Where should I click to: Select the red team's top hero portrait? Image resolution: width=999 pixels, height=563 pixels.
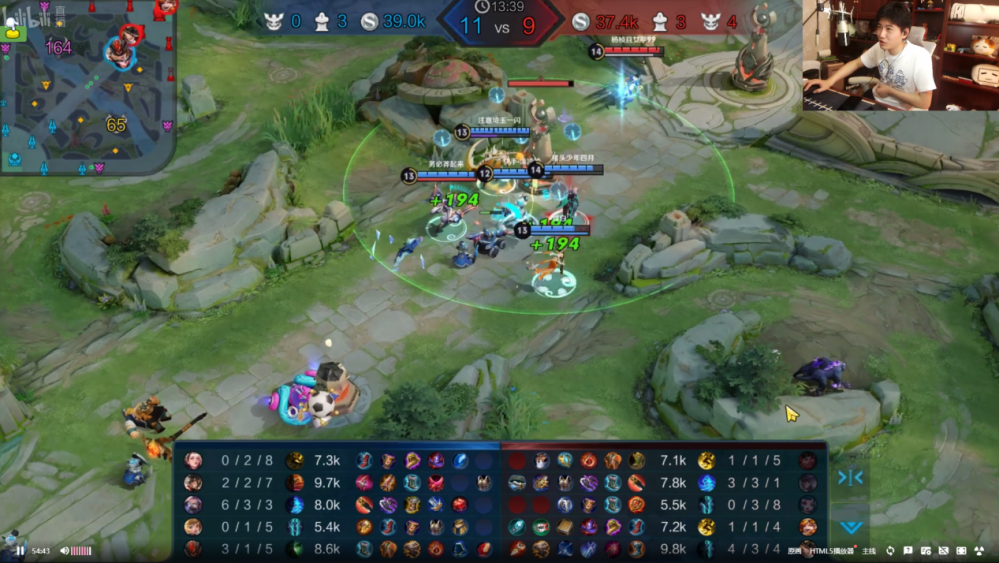(807, 460)
